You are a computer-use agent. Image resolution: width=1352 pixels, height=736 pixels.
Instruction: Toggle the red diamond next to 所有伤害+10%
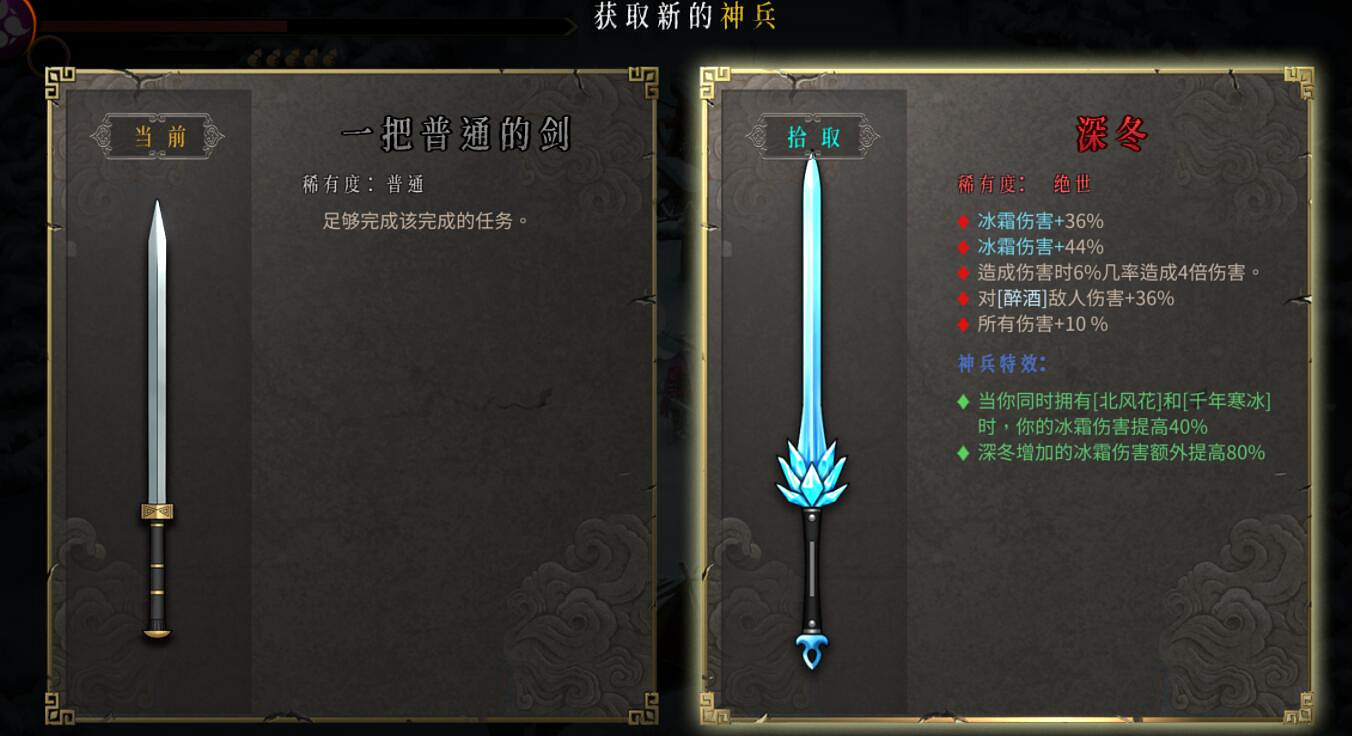click(x=963, y=324)
